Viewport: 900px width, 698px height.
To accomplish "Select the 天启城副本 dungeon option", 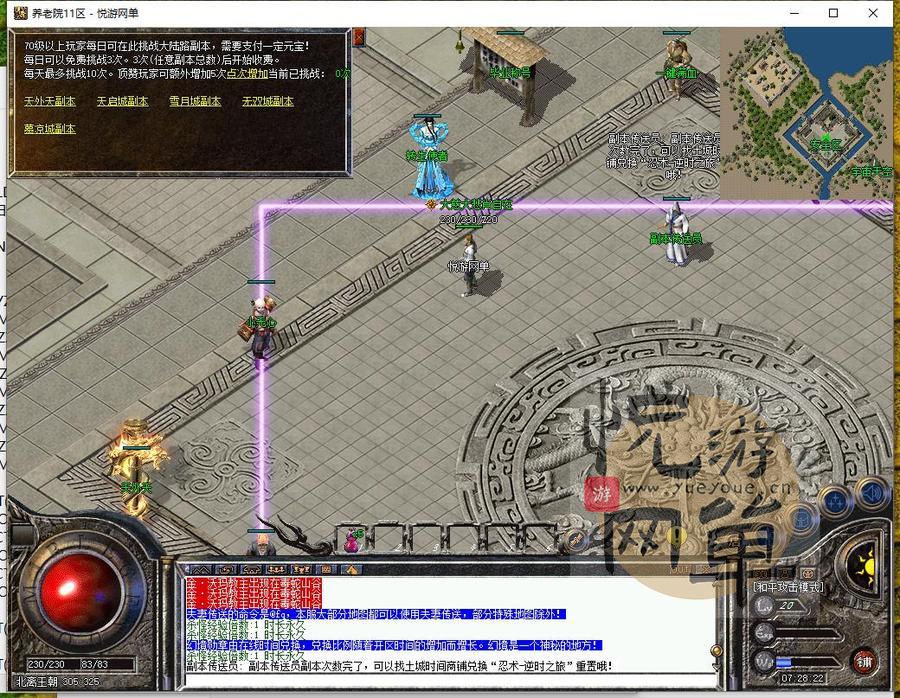I will (122, 101).
